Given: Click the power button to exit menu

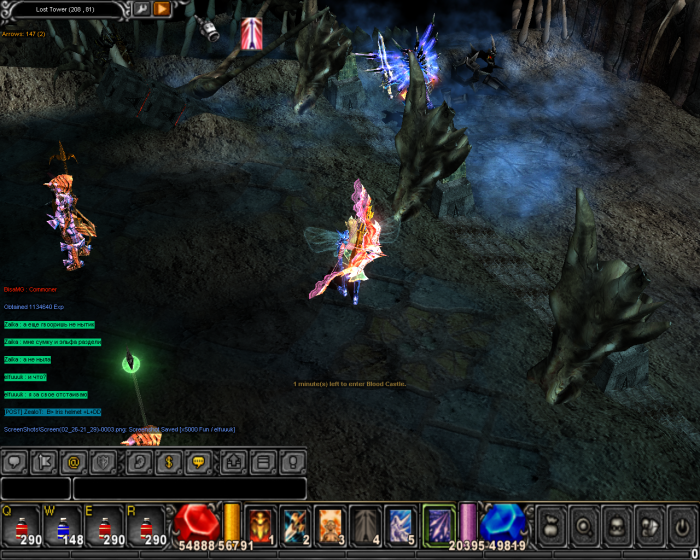Looking at the screenshot, I should click(681, 524).
